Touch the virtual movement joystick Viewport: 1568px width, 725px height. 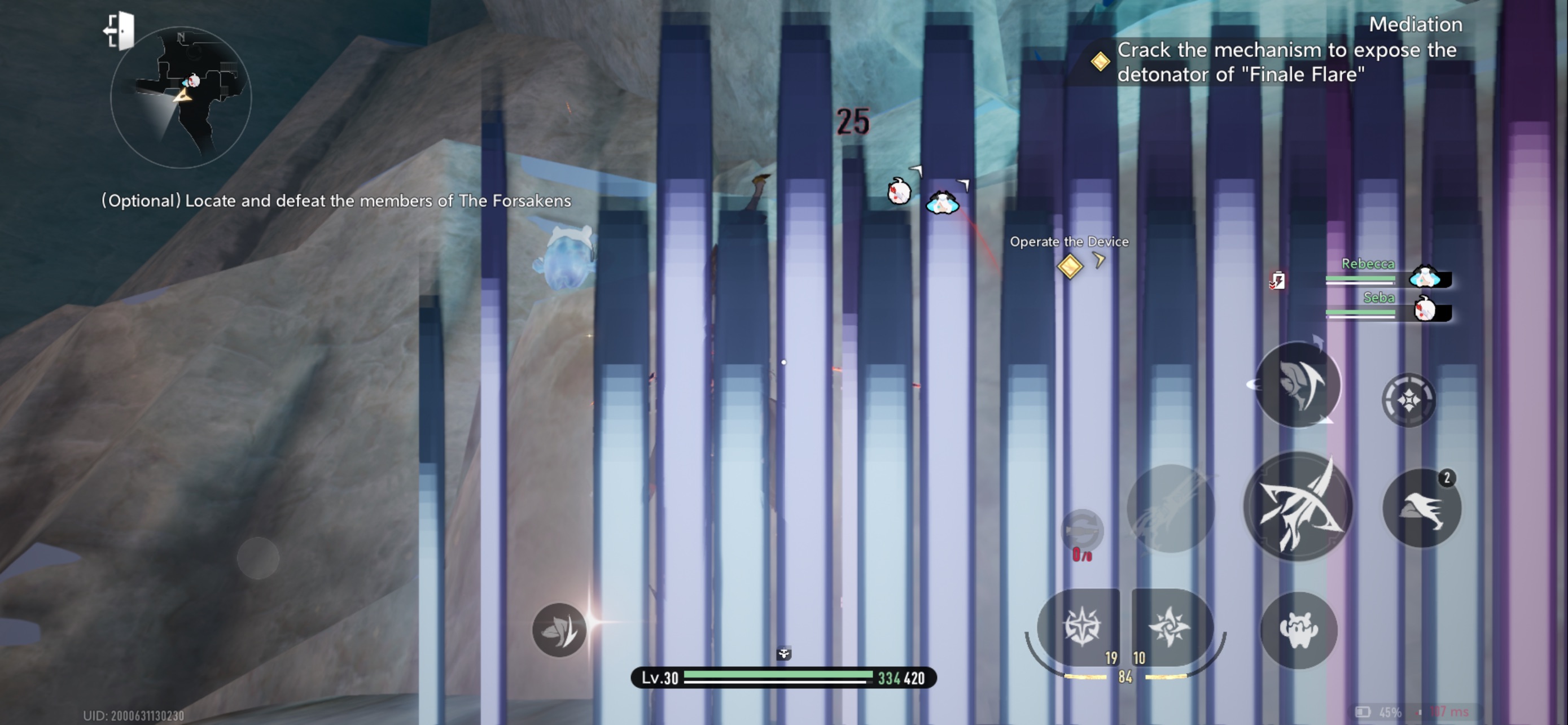(258, 558)
